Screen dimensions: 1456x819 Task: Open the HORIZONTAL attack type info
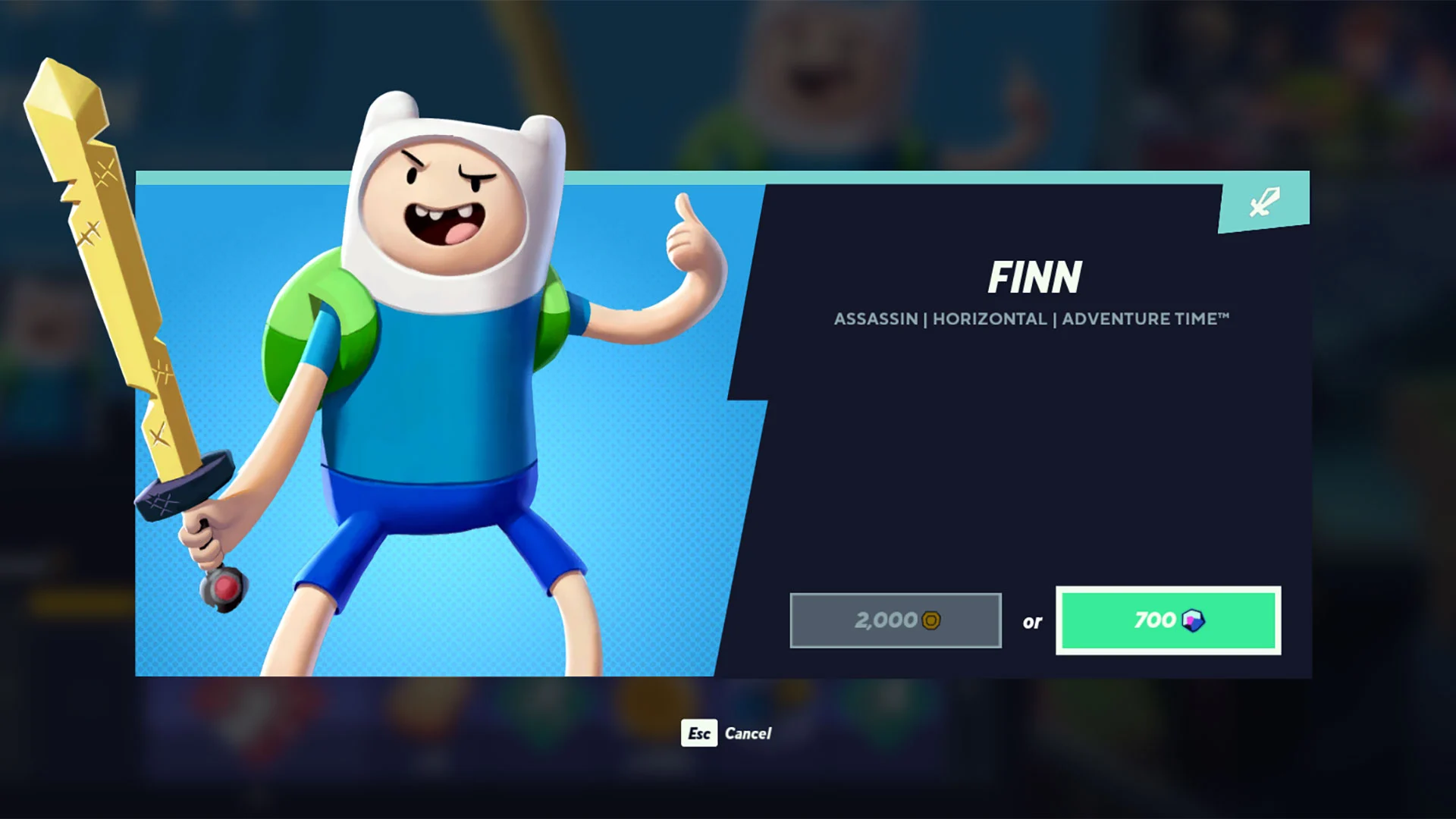[988, 319]
